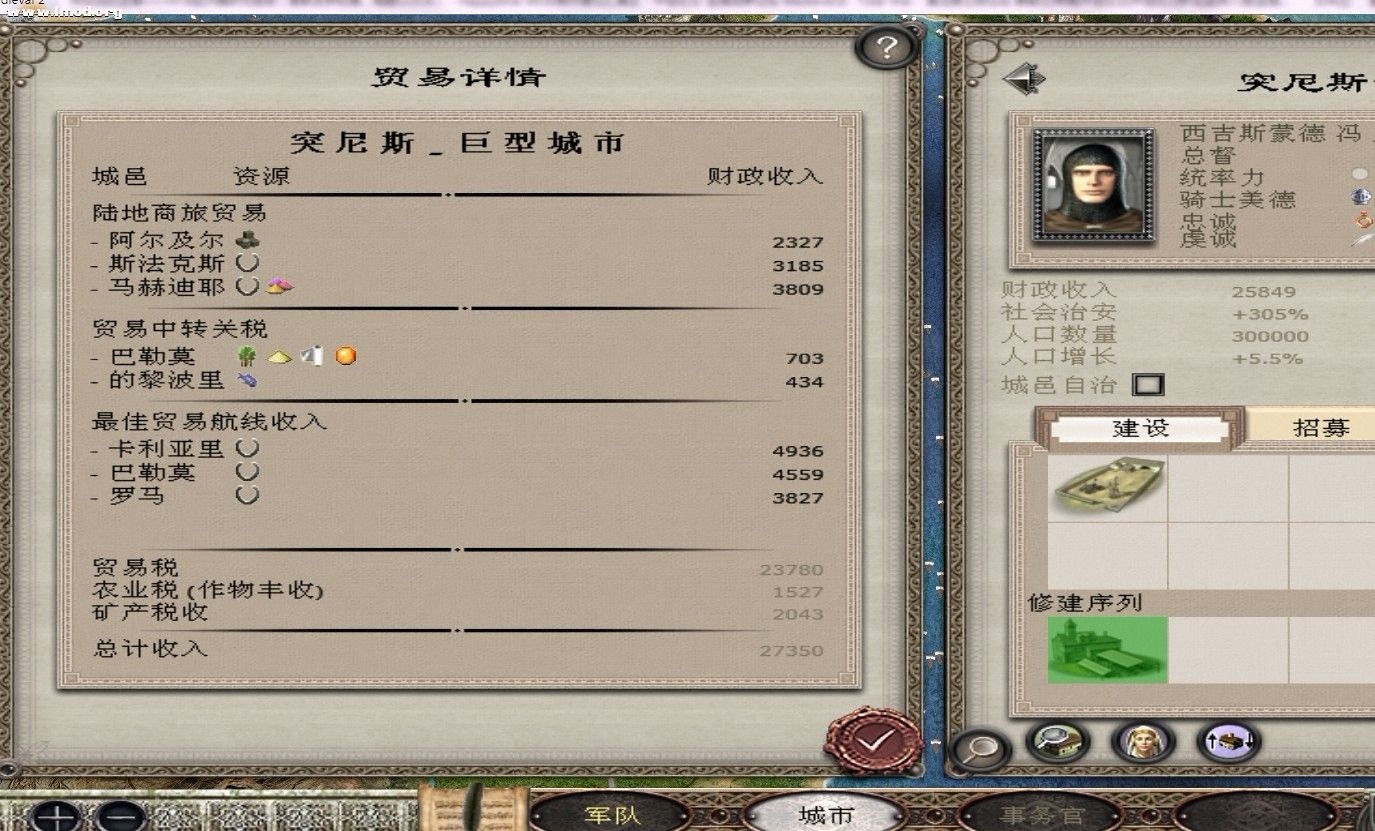The image size is (1375, 831).
Task: Click the question mark help icon
Action: pos(888,44)
